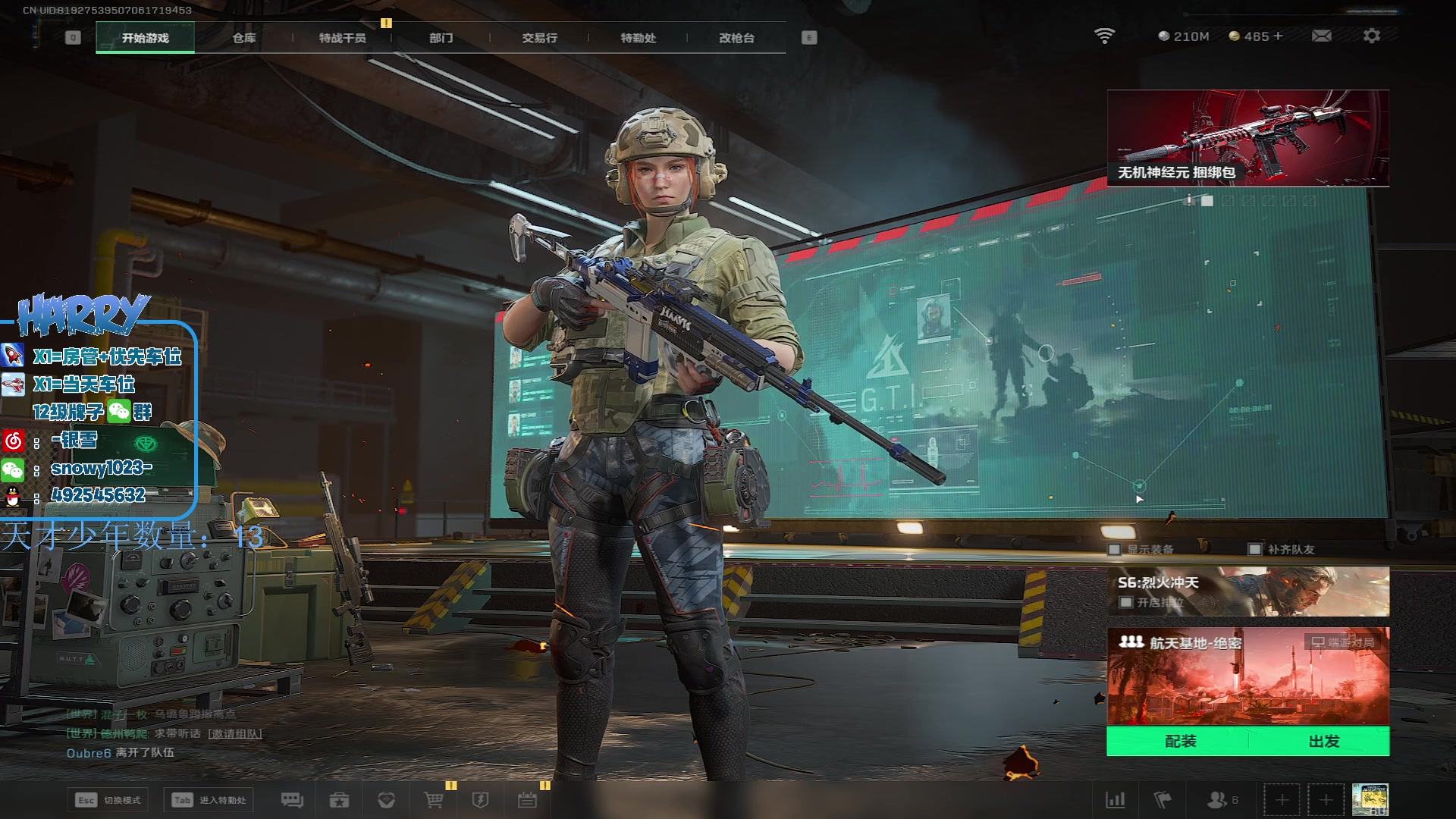Open the friends list icon
This screenshot has width=1456, height=819.
(x=1218, y=800)
